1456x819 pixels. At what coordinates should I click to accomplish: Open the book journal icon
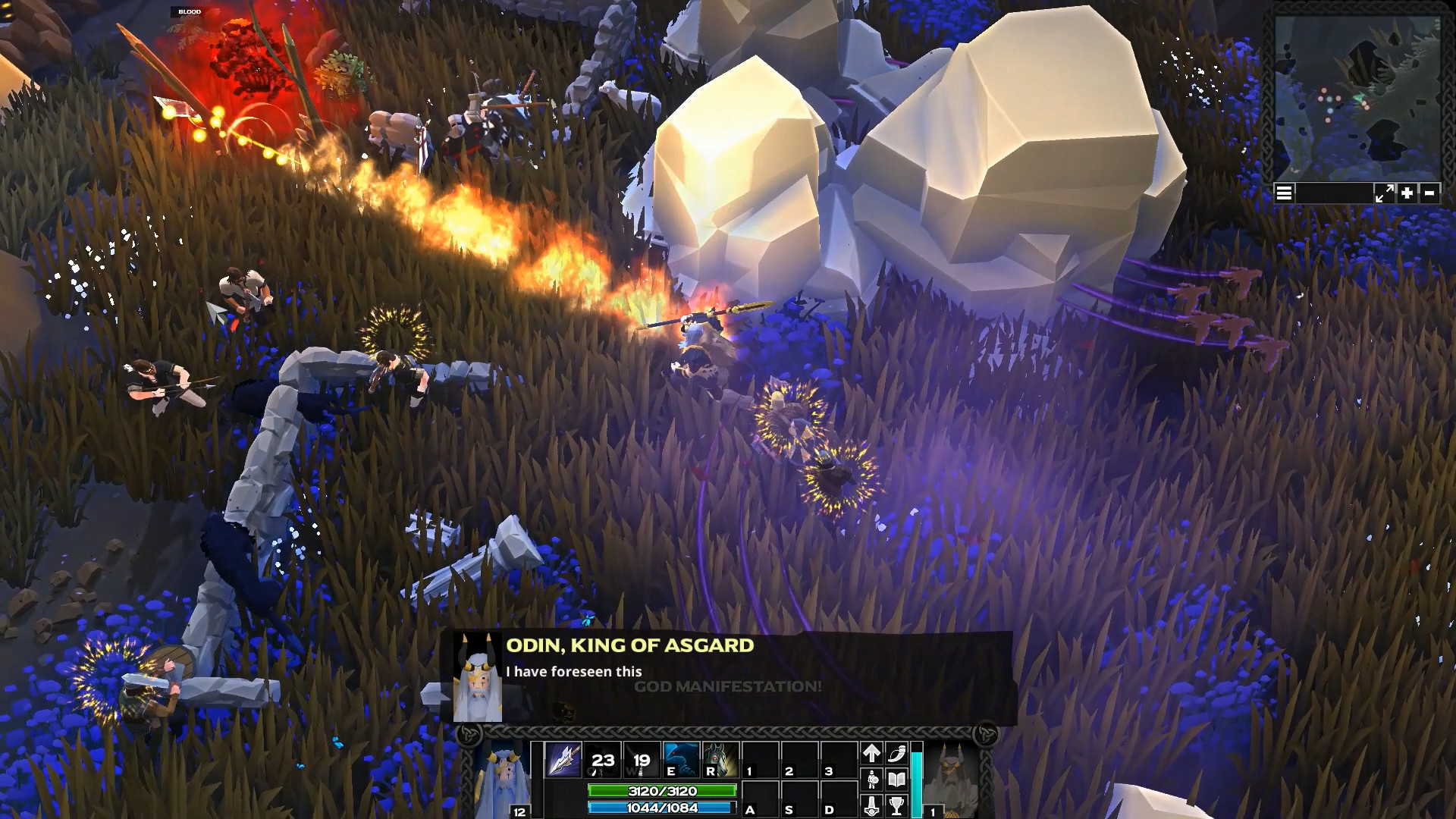[x=897, y=779]
